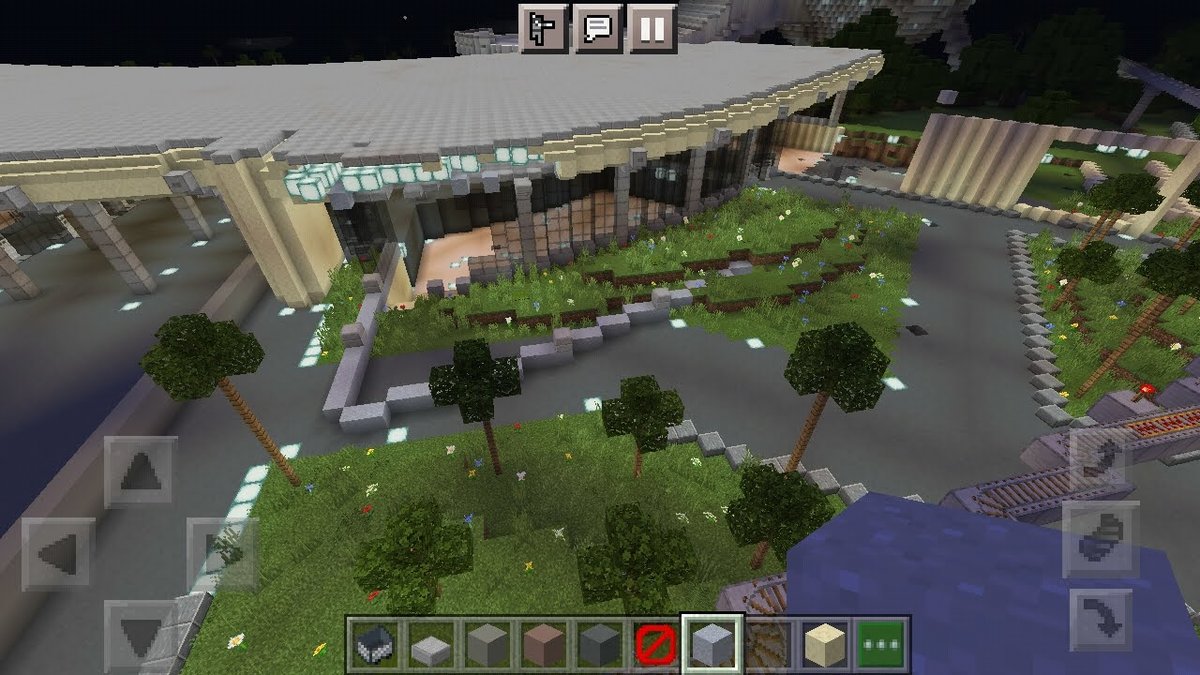Pick the cream sandstone block slot
Viewport: 1200px width, 675px height.
click(824, 643)
